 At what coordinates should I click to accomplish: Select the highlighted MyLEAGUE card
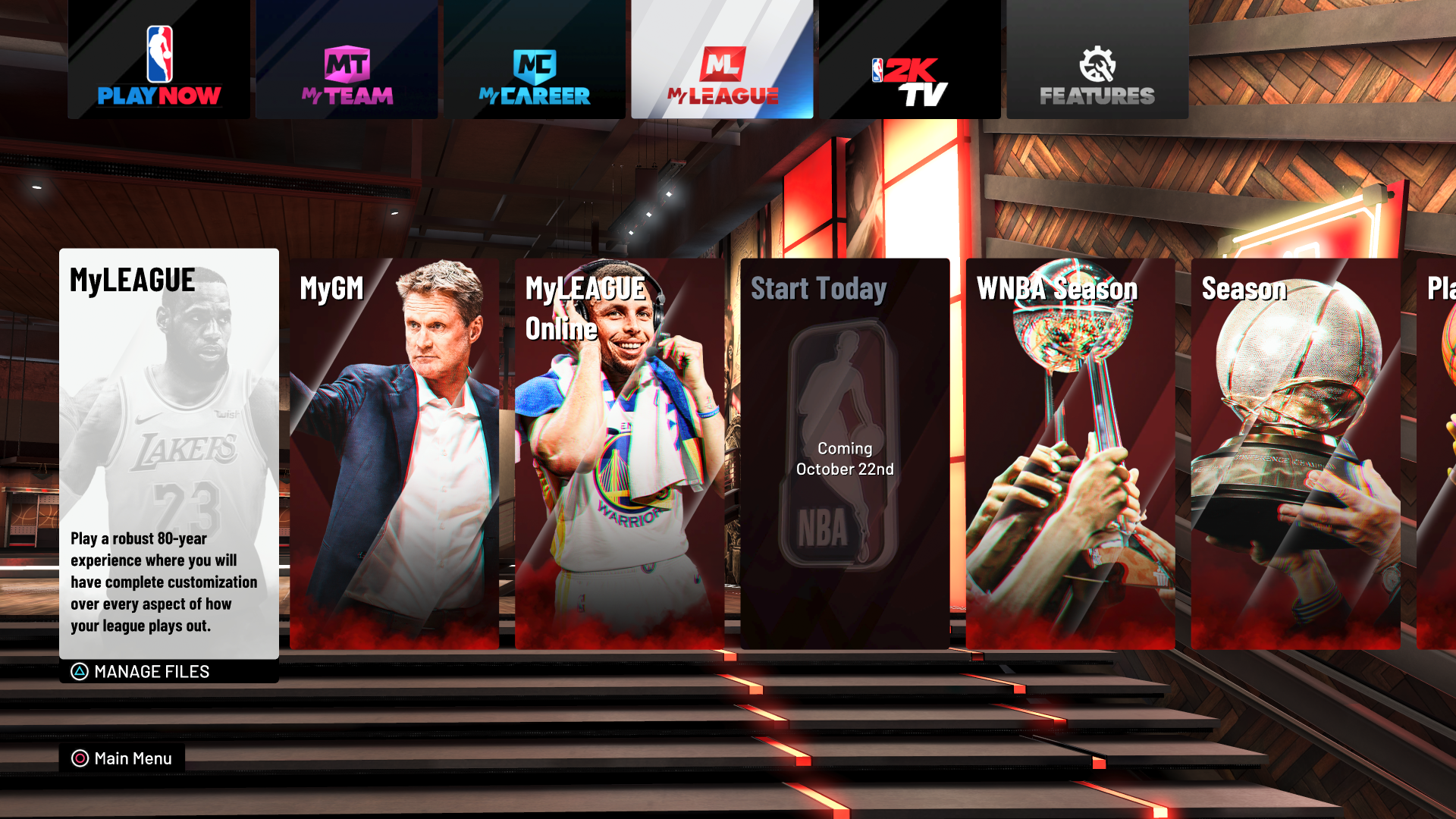[x=168, y=455]
